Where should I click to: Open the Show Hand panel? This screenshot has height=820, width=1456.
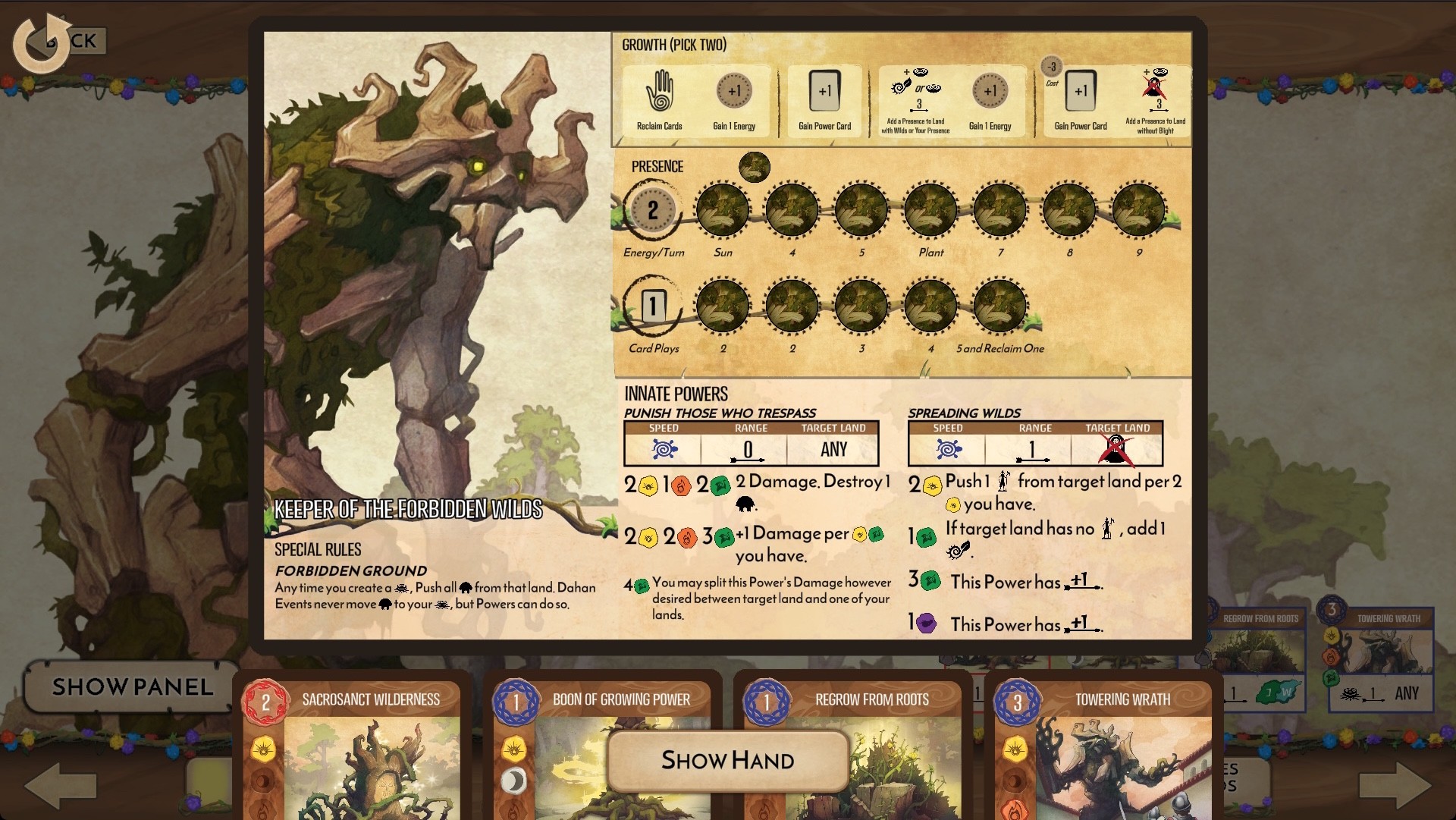click(727, 761)
